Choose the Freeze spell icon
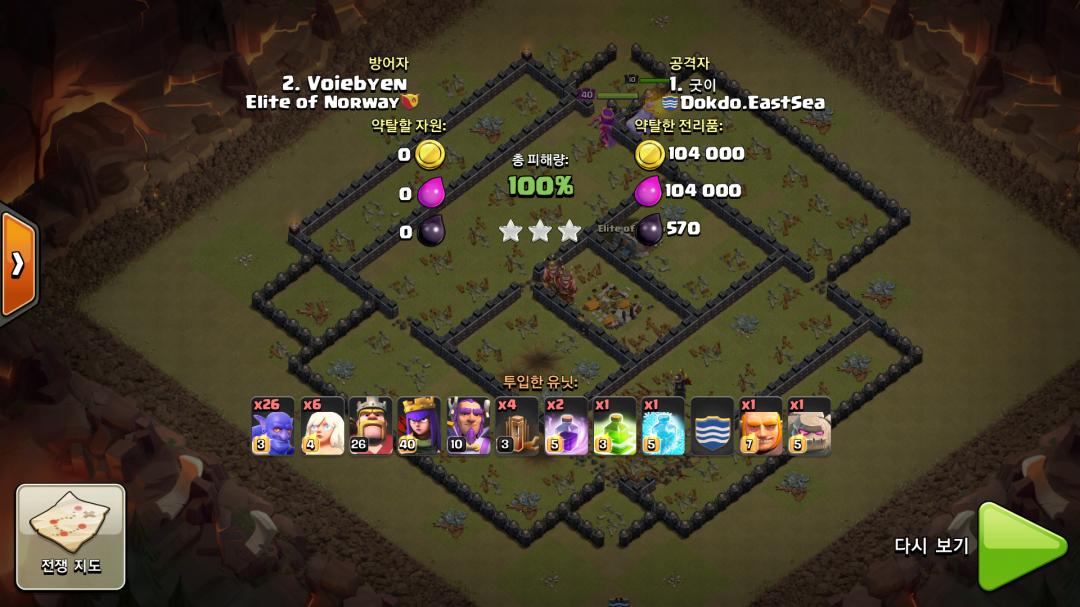Viewport: 1080px width, 607px height. tap(664, 427)
